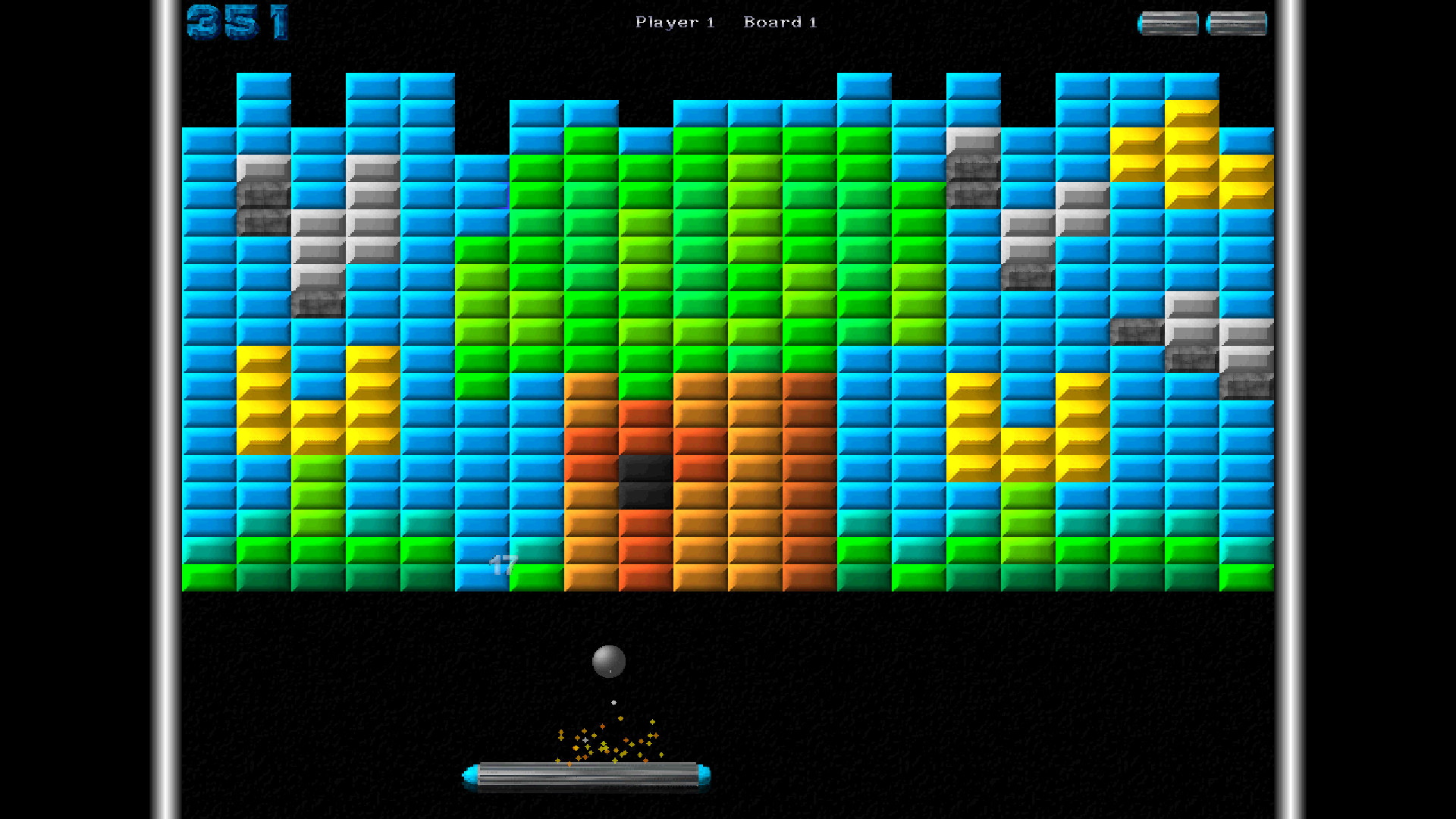1456x819 pixels.
Task: Click the first spare paddle life icon
Action: point(1169,23)
